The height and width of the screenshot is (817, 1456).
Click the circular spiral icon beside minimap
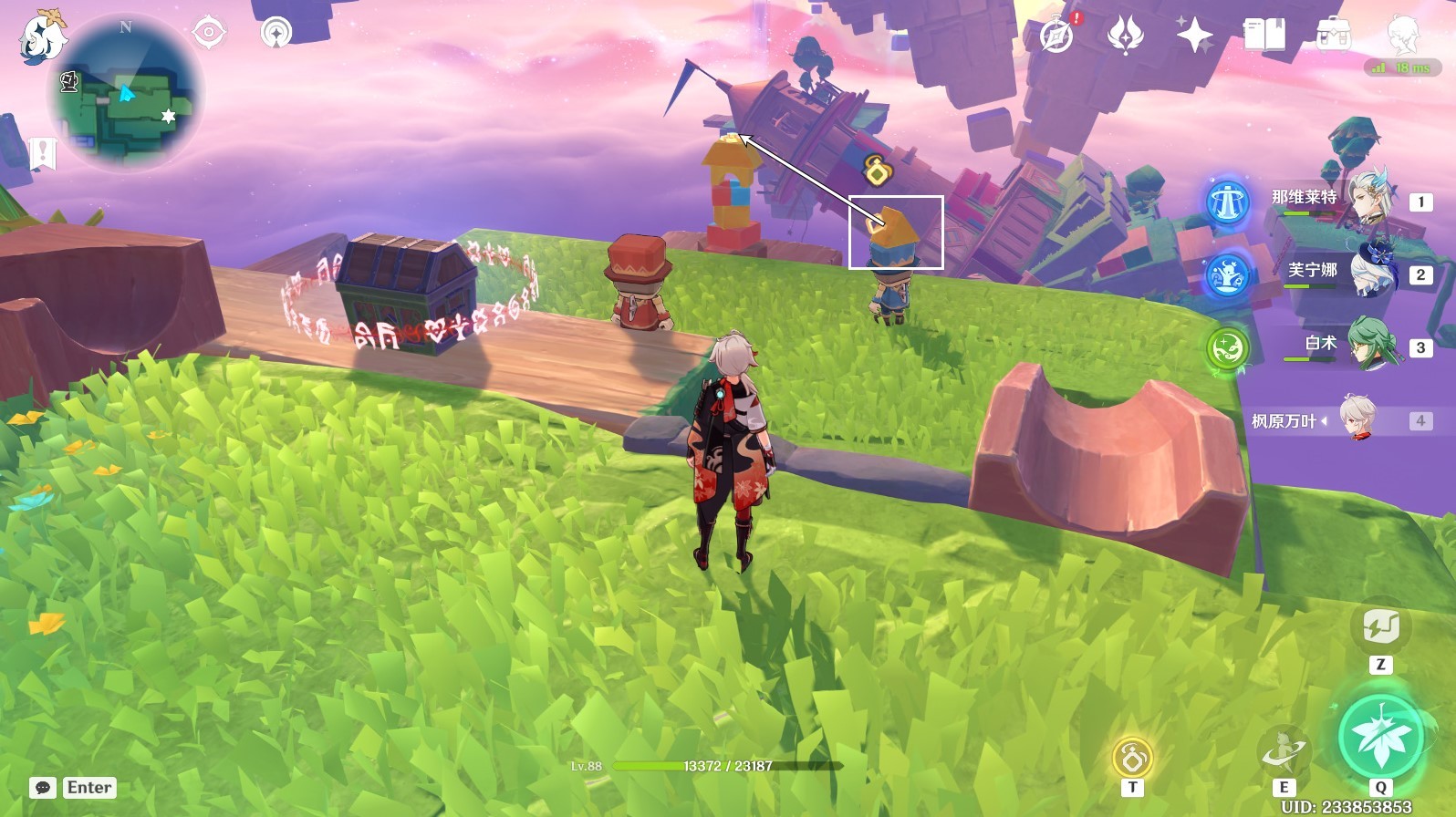point(276,33)
